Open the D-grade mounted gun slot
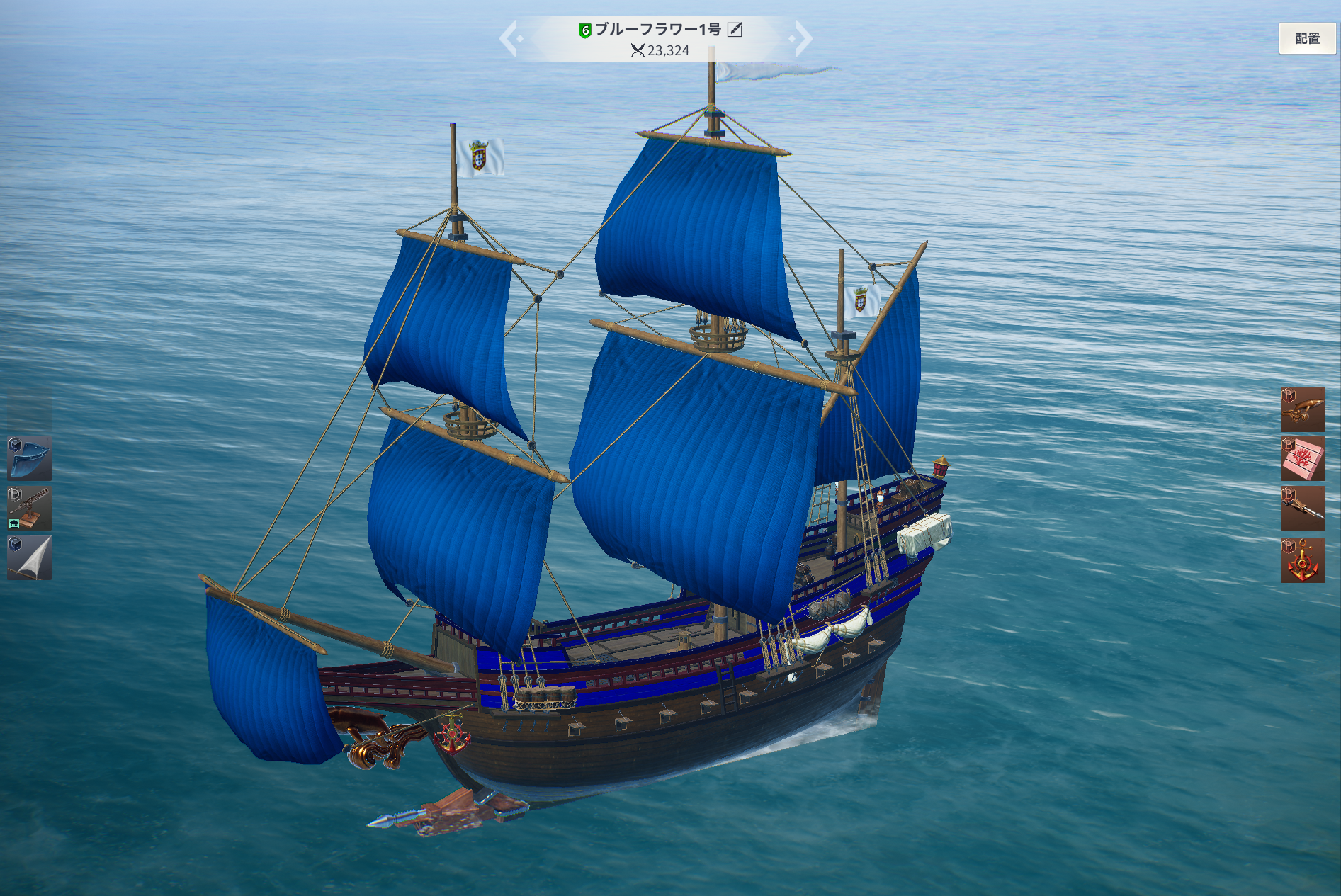 30,509
